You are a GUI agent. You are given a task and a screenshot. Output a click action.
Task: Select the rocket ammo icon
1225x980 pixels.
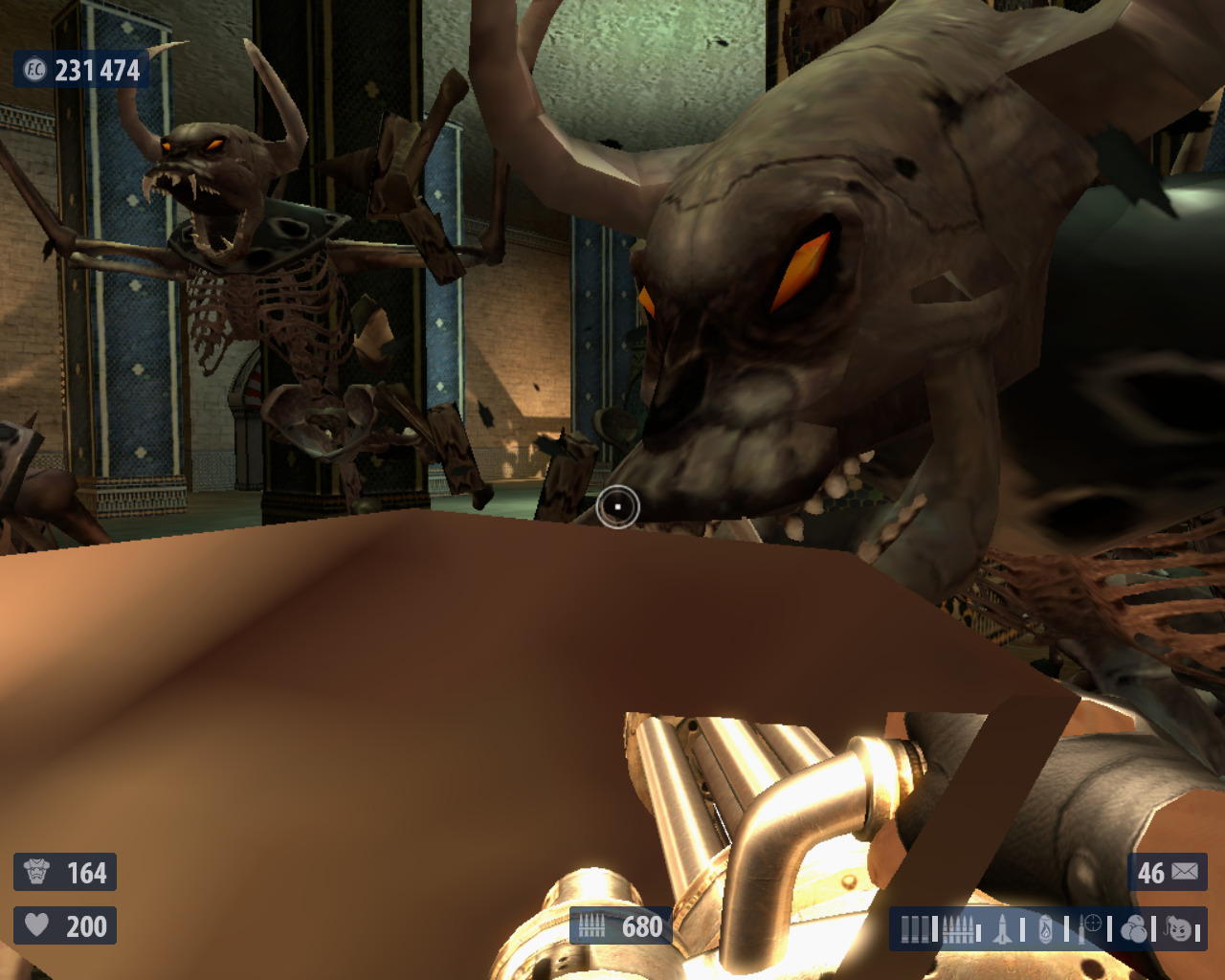point(1002,929)
